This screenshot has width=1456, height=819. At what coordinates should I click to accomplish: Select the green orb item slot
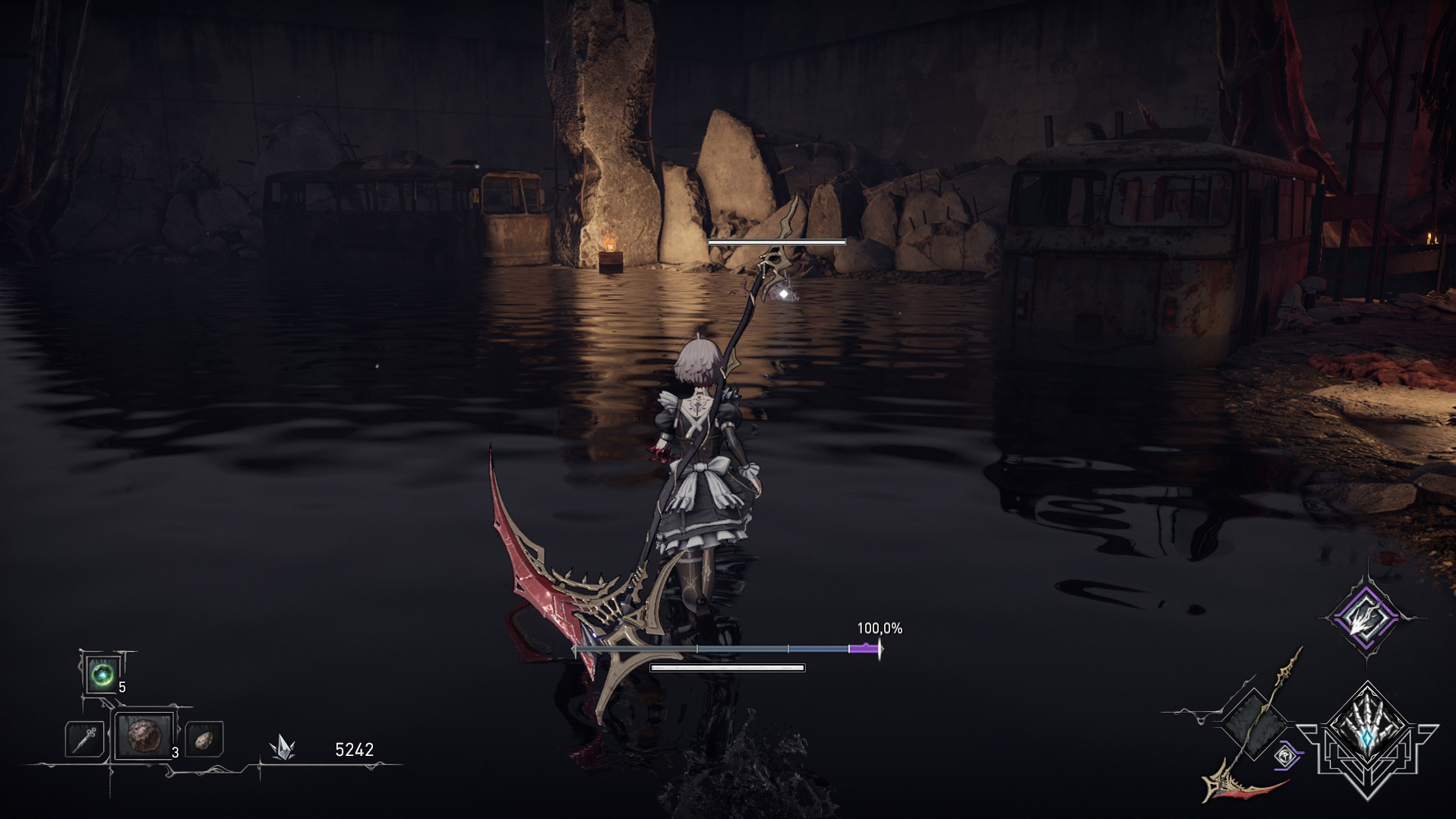[103, 674]
